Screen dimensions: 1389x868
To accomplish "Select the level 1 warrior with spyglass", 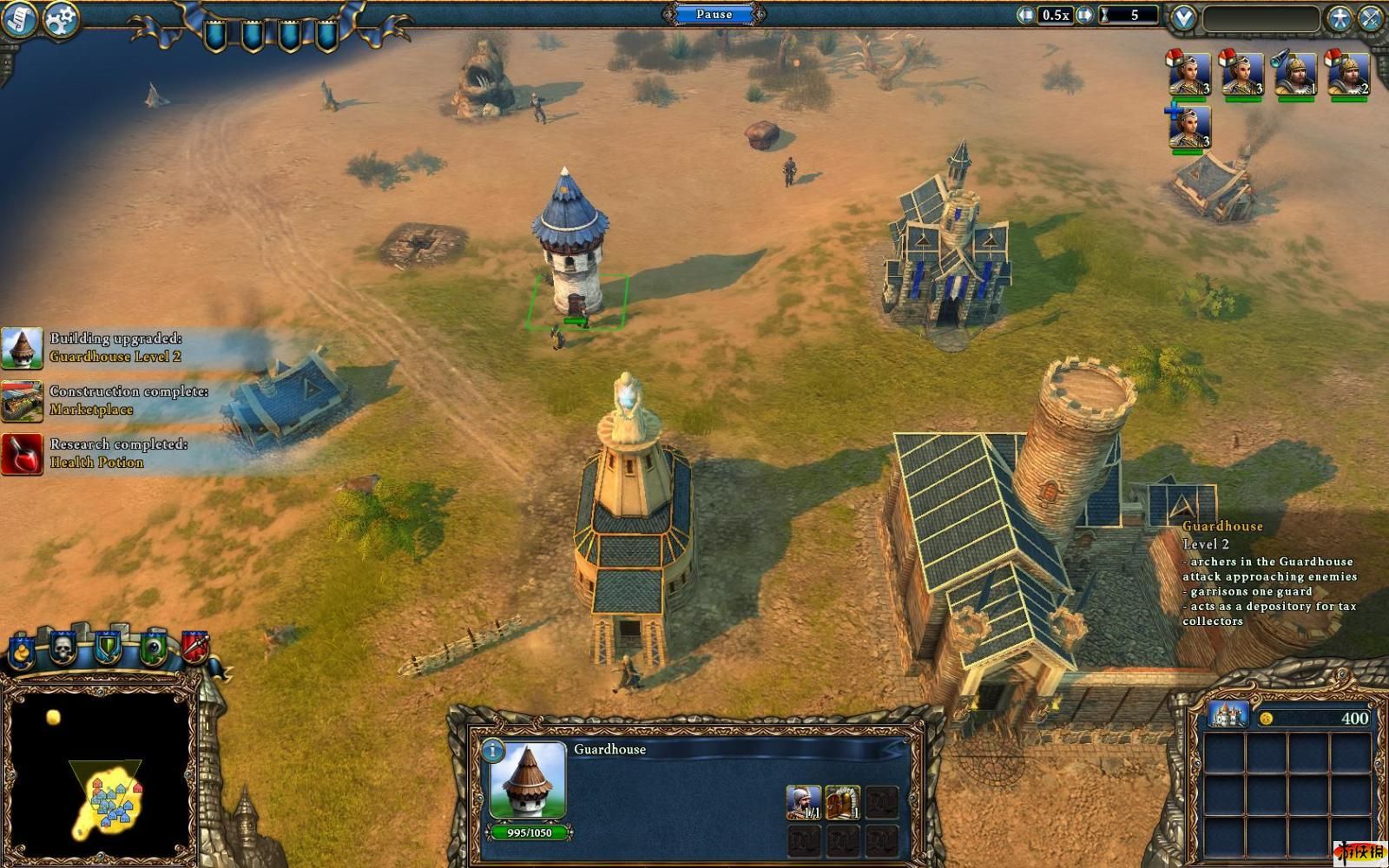I will coord(1295,75).
